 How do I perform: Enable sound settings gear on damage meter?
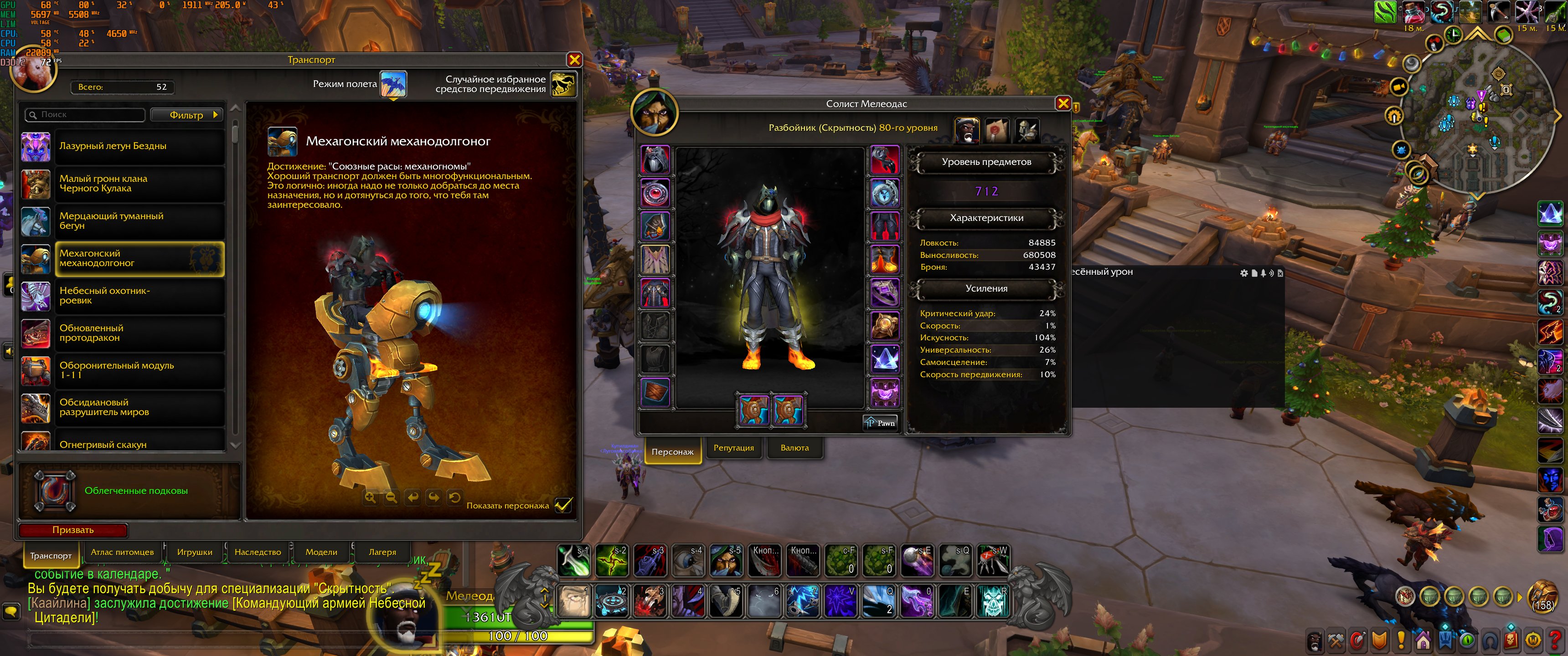coord(1243,273)
